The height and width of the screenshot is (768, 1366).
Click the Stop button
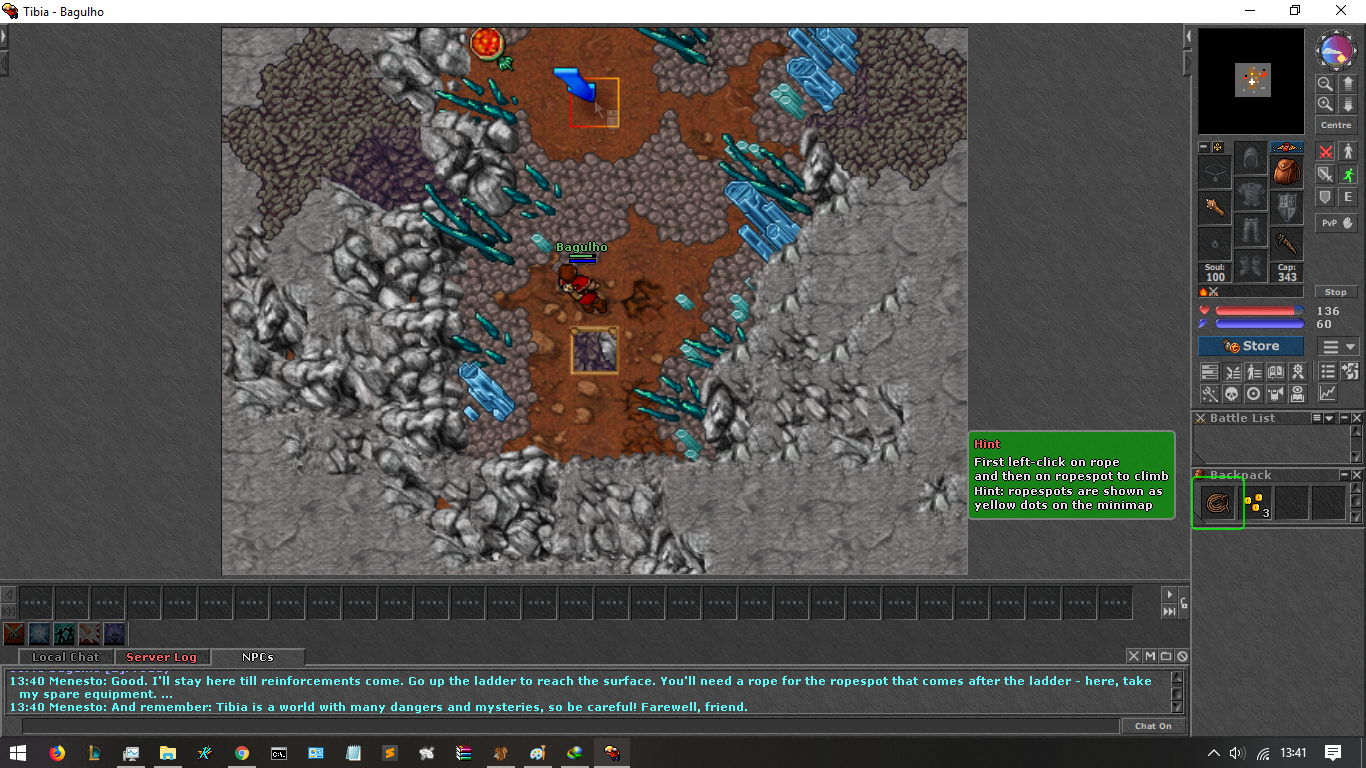(1336, 292)
